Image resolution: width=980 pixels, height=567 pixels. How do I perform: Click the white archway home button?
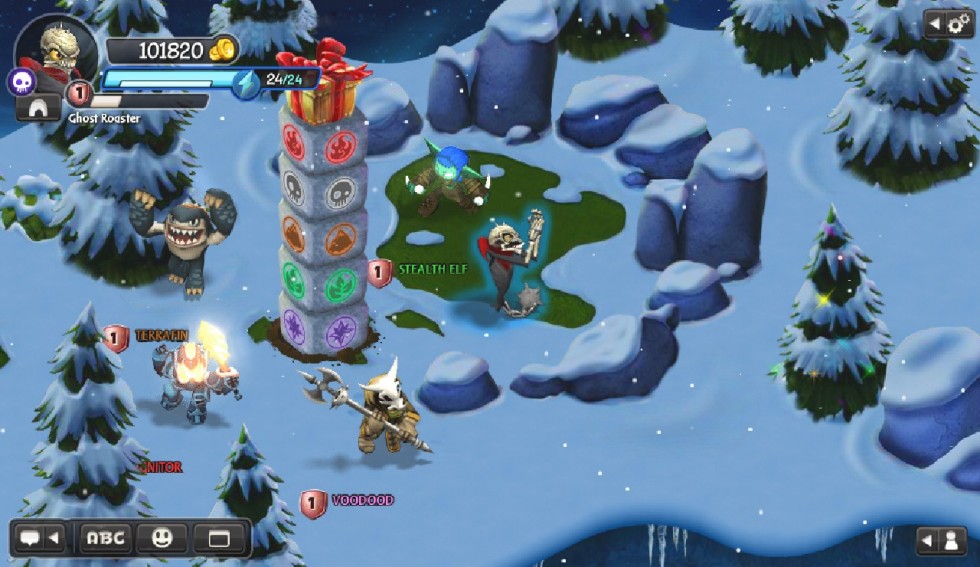[38, 108]
